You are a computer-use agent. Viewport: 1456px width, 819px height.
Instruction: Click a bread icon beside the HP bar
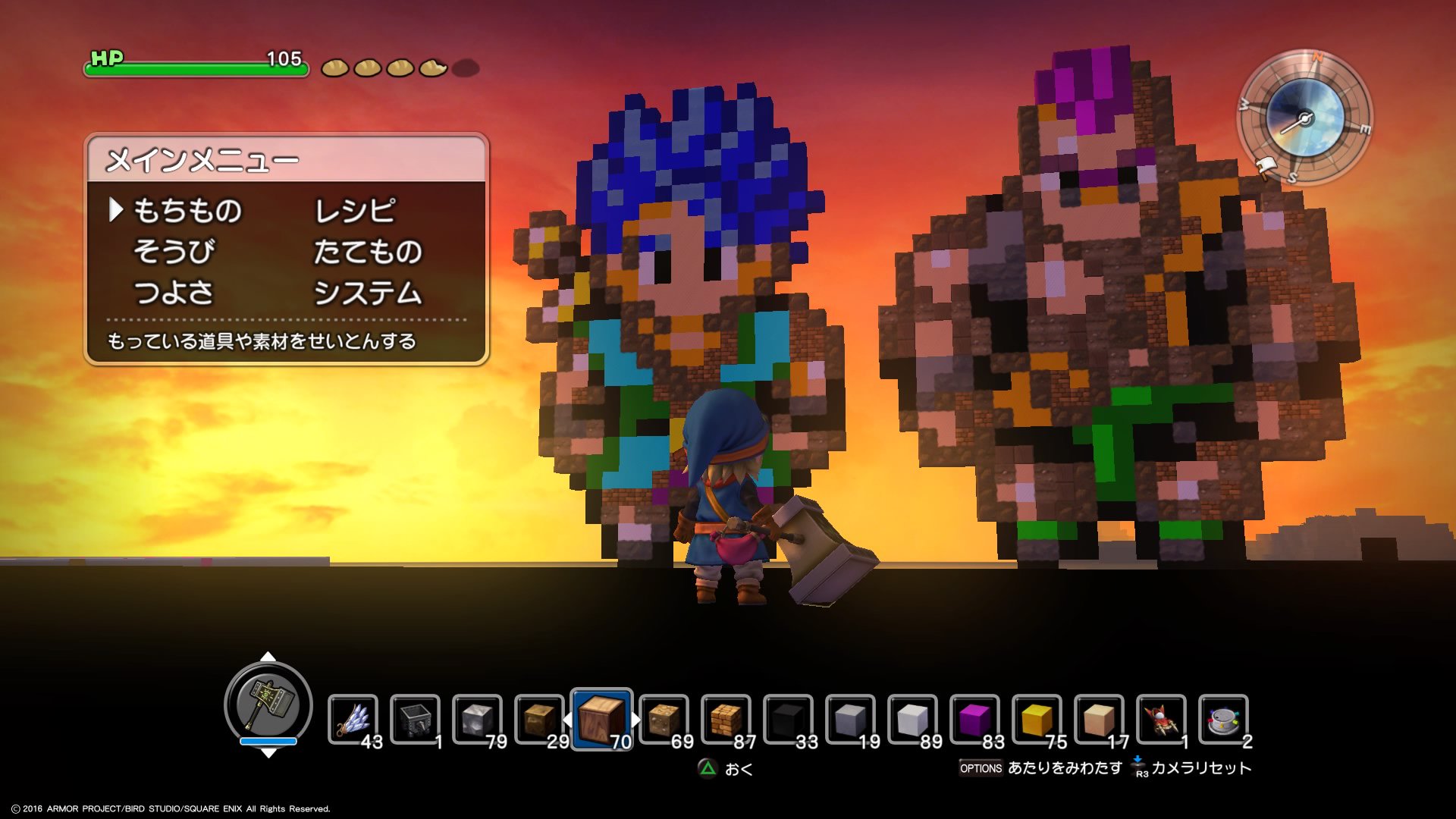[336, 67]
